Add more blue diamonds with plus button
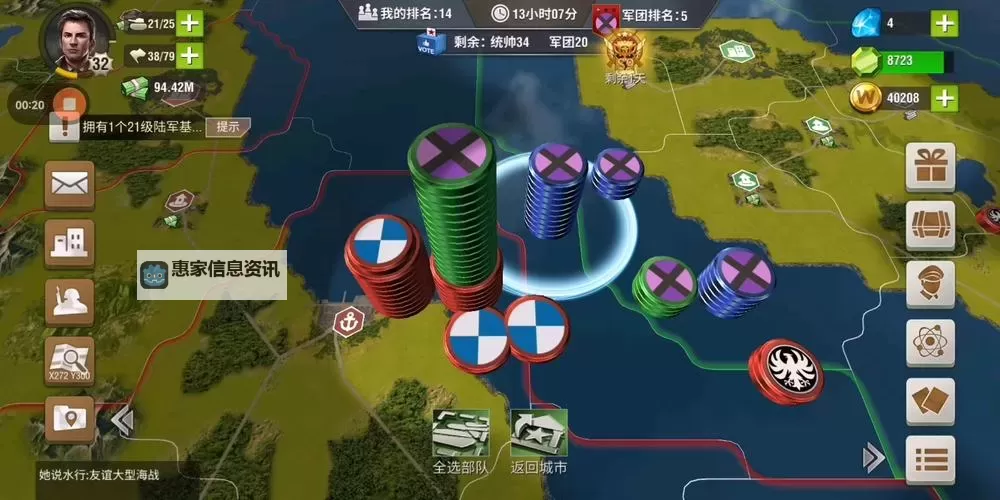Image resolution: width=1000 pixels, height=500 pixels. click(x=944, y=23)
